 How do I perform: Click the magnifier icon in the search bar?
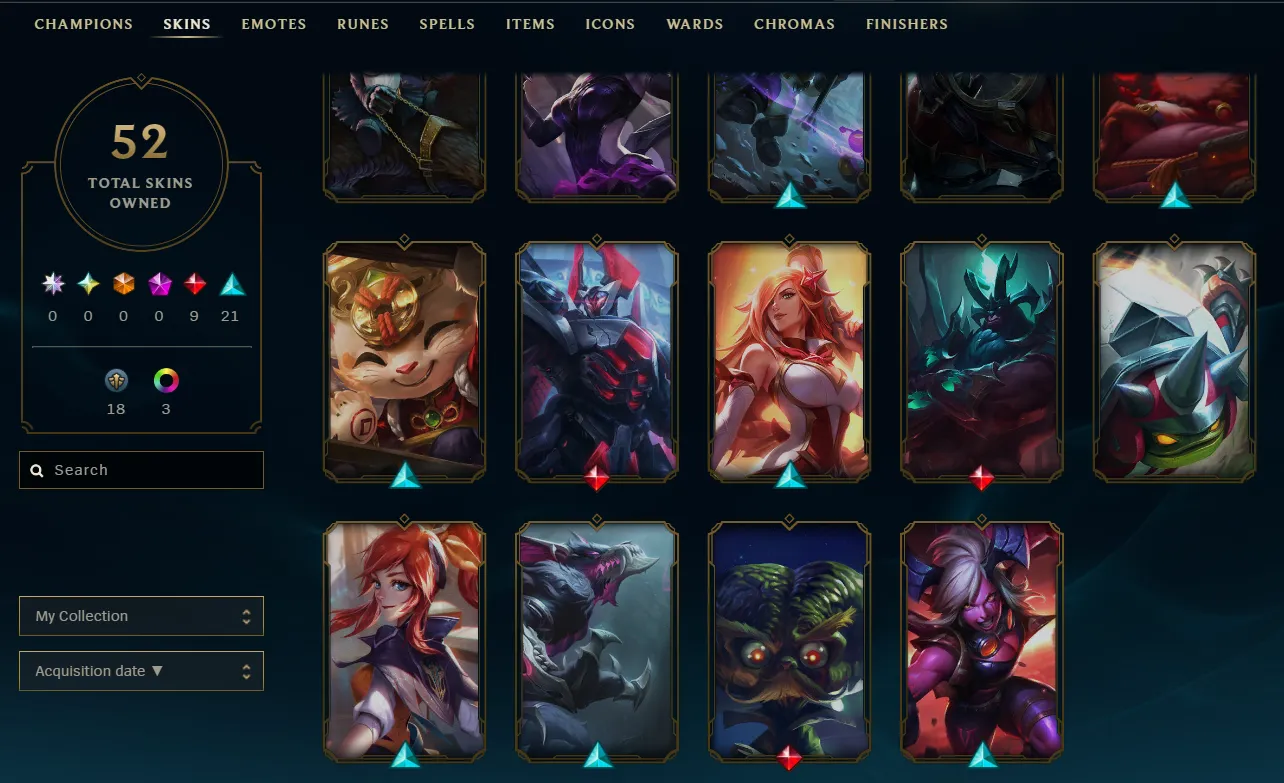[x=37, y=470]
